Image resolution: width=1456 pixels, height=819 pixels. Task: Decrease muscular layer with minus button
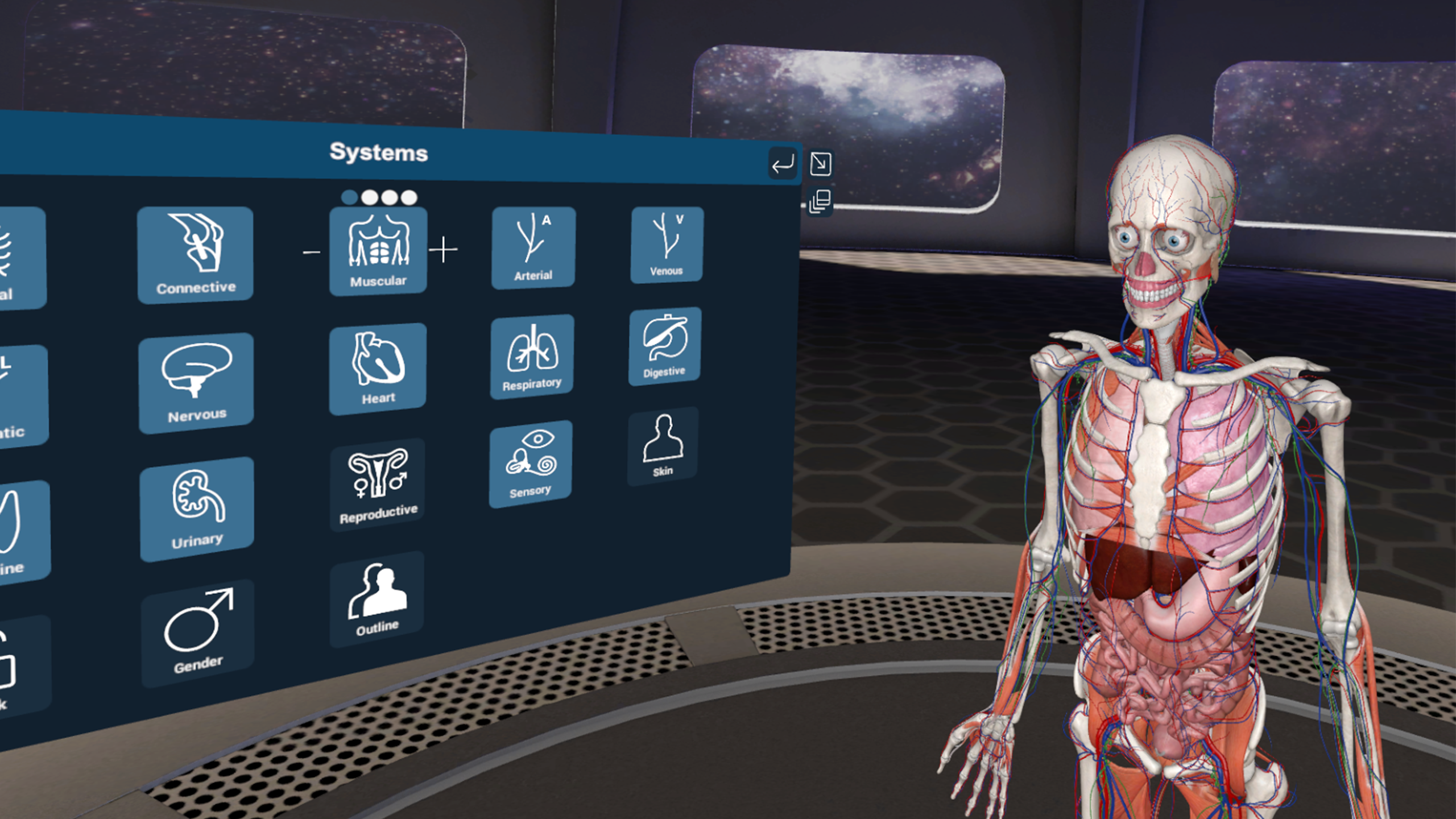coord(311,251)
